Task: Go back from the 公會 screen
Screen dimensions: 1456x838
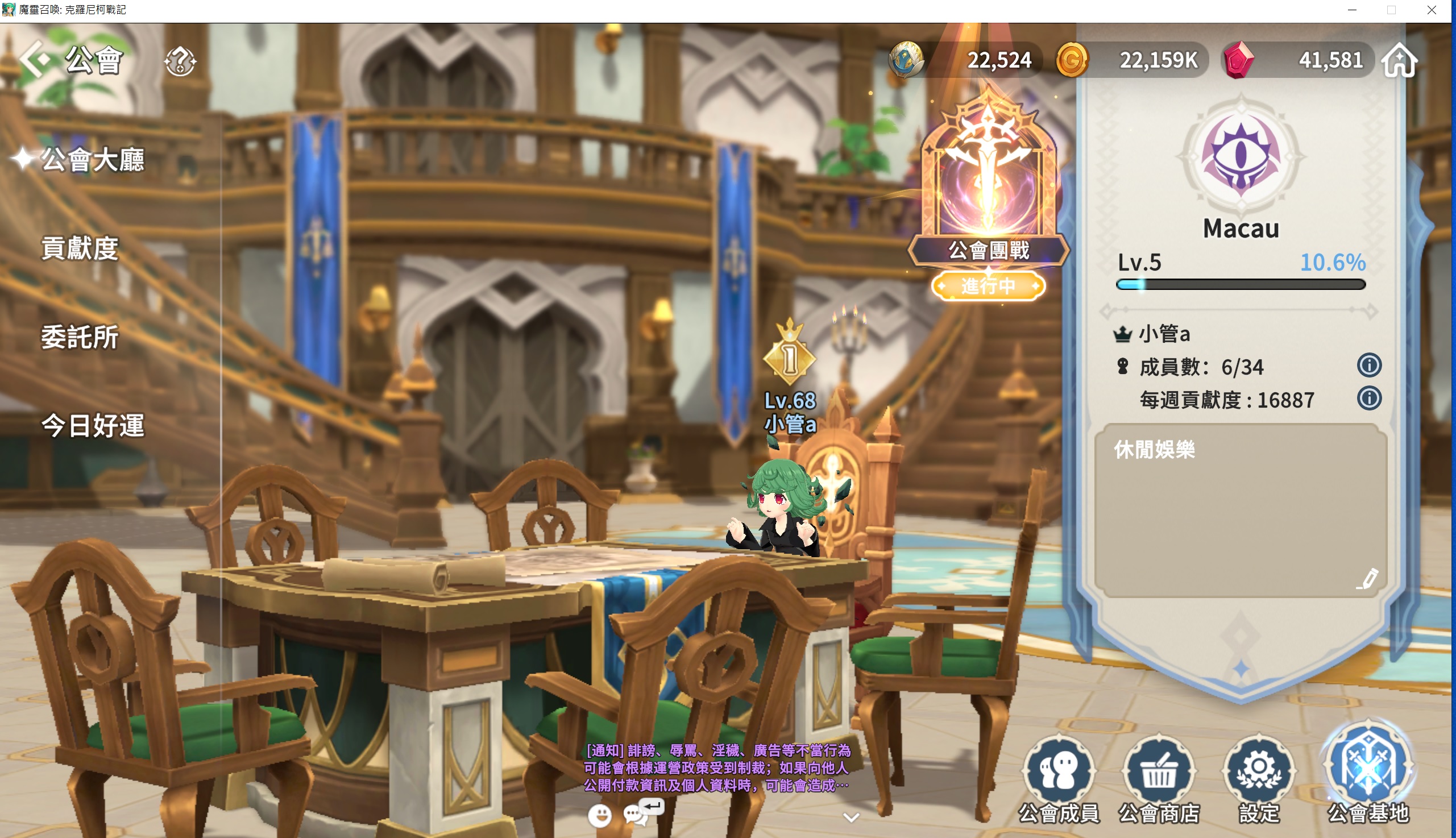Action: [x=35, y=59]
